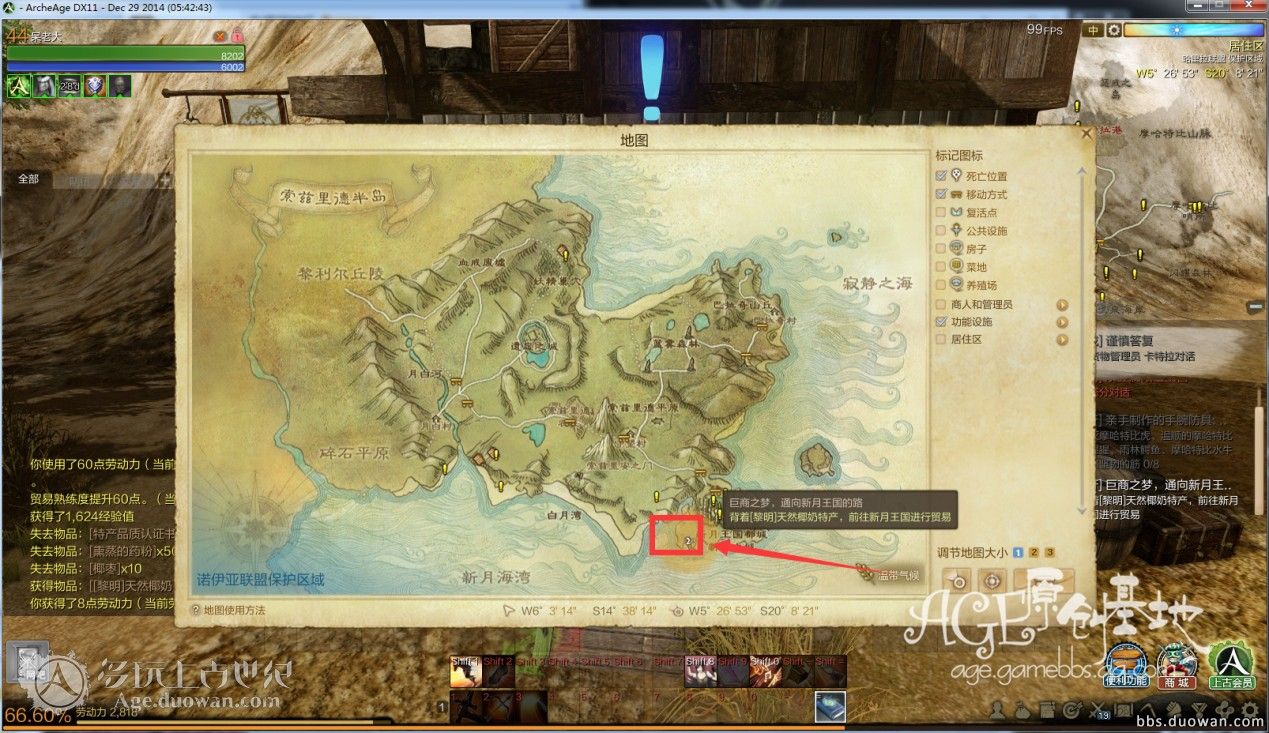The image size is (1269, 733).
Task: Set map size to level 3
Action: click(x=1050, y=552)
